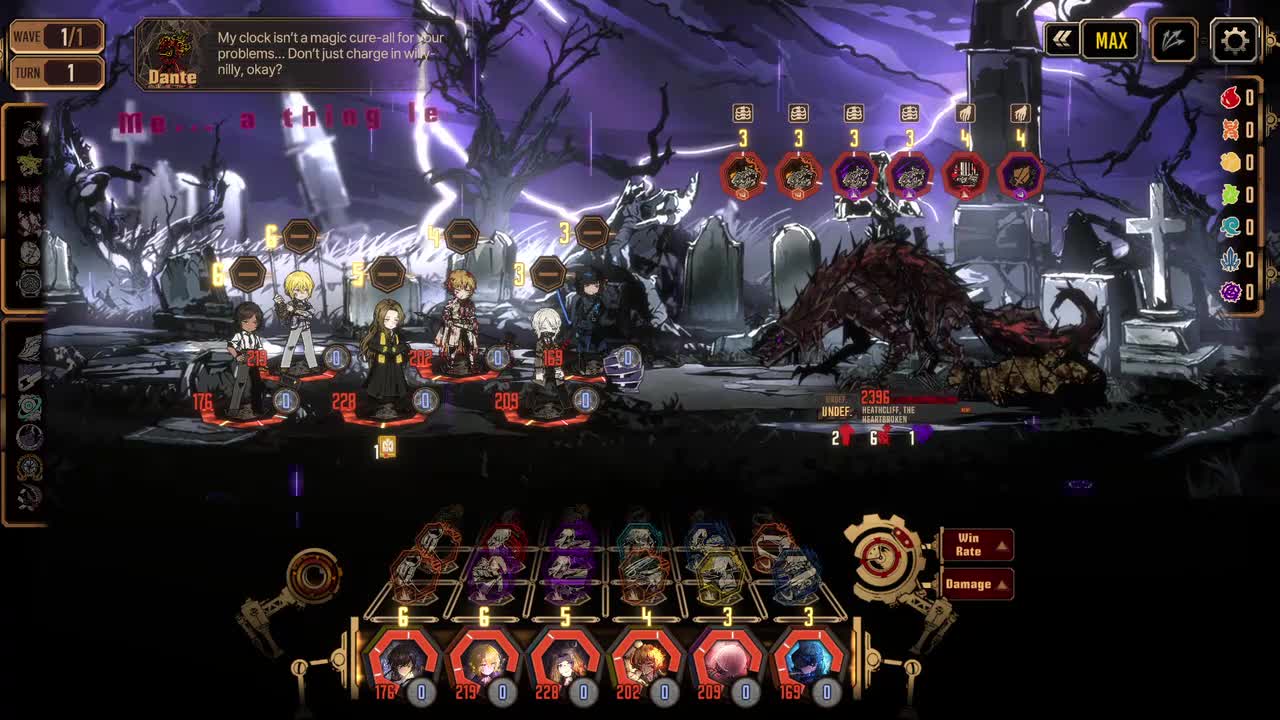
Task: Choose the orange-haired sinner portrait with 202 HP
Action: coord(646,660)
